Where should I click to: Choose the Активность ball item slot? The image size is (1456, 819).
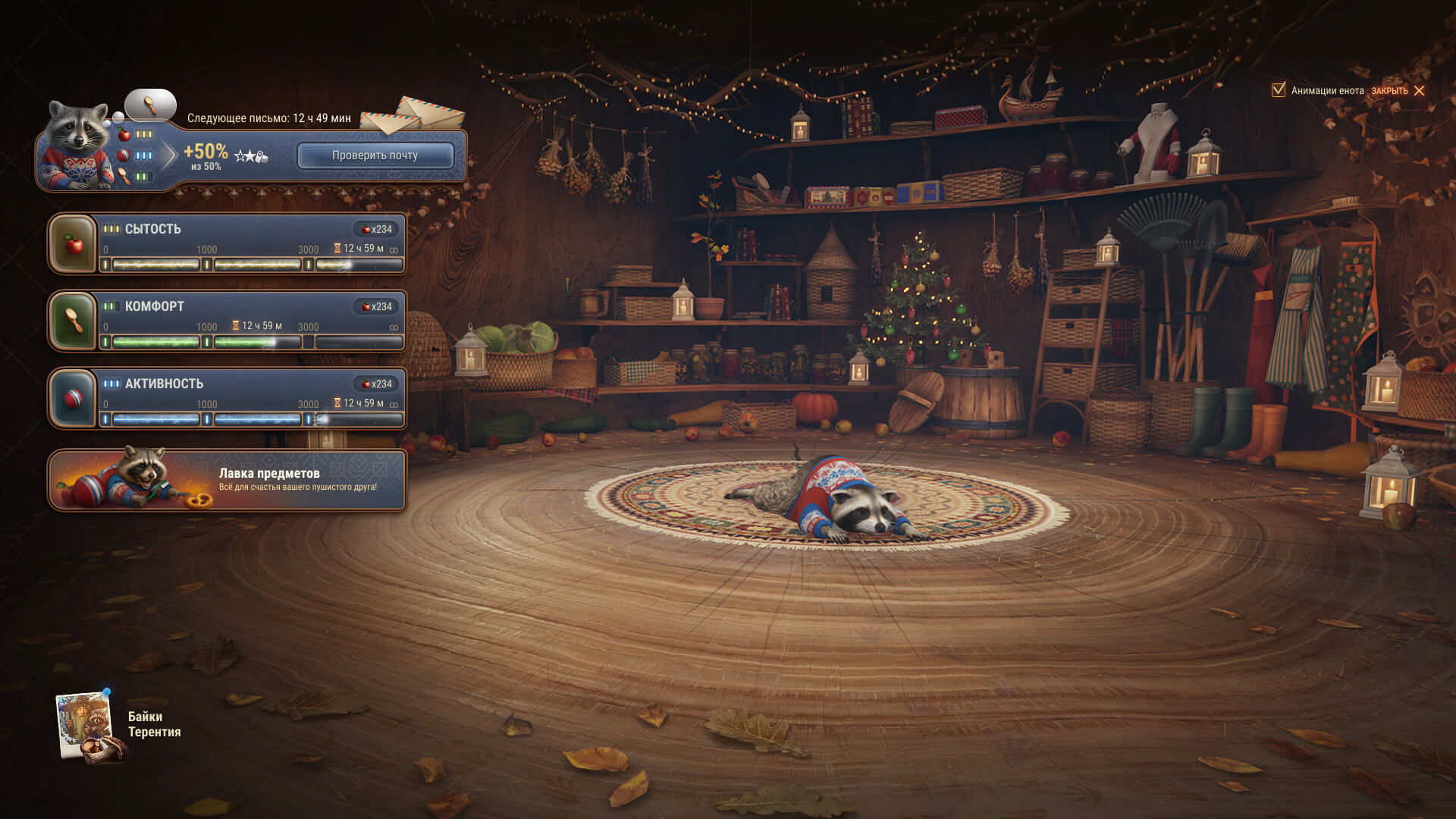click(74, 399)
